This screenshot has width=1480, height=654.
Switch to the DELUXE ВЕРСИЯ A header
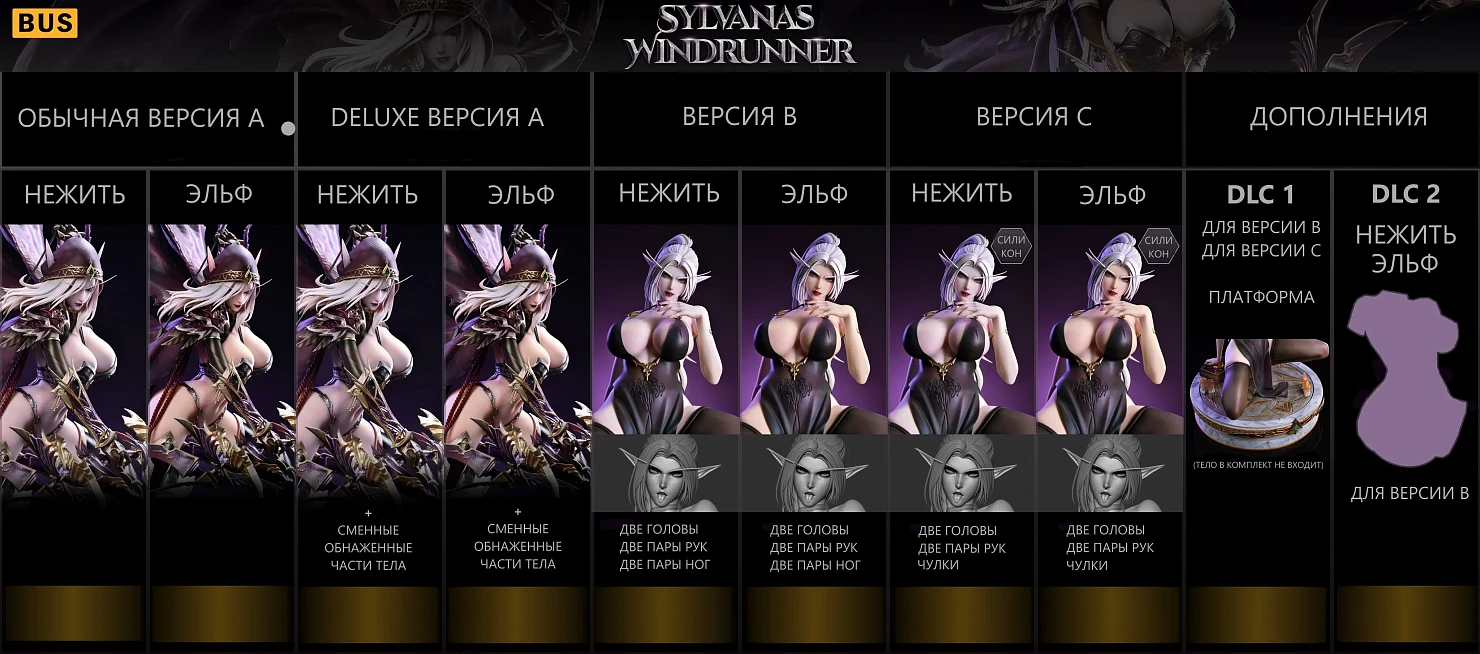click(437, 118)
